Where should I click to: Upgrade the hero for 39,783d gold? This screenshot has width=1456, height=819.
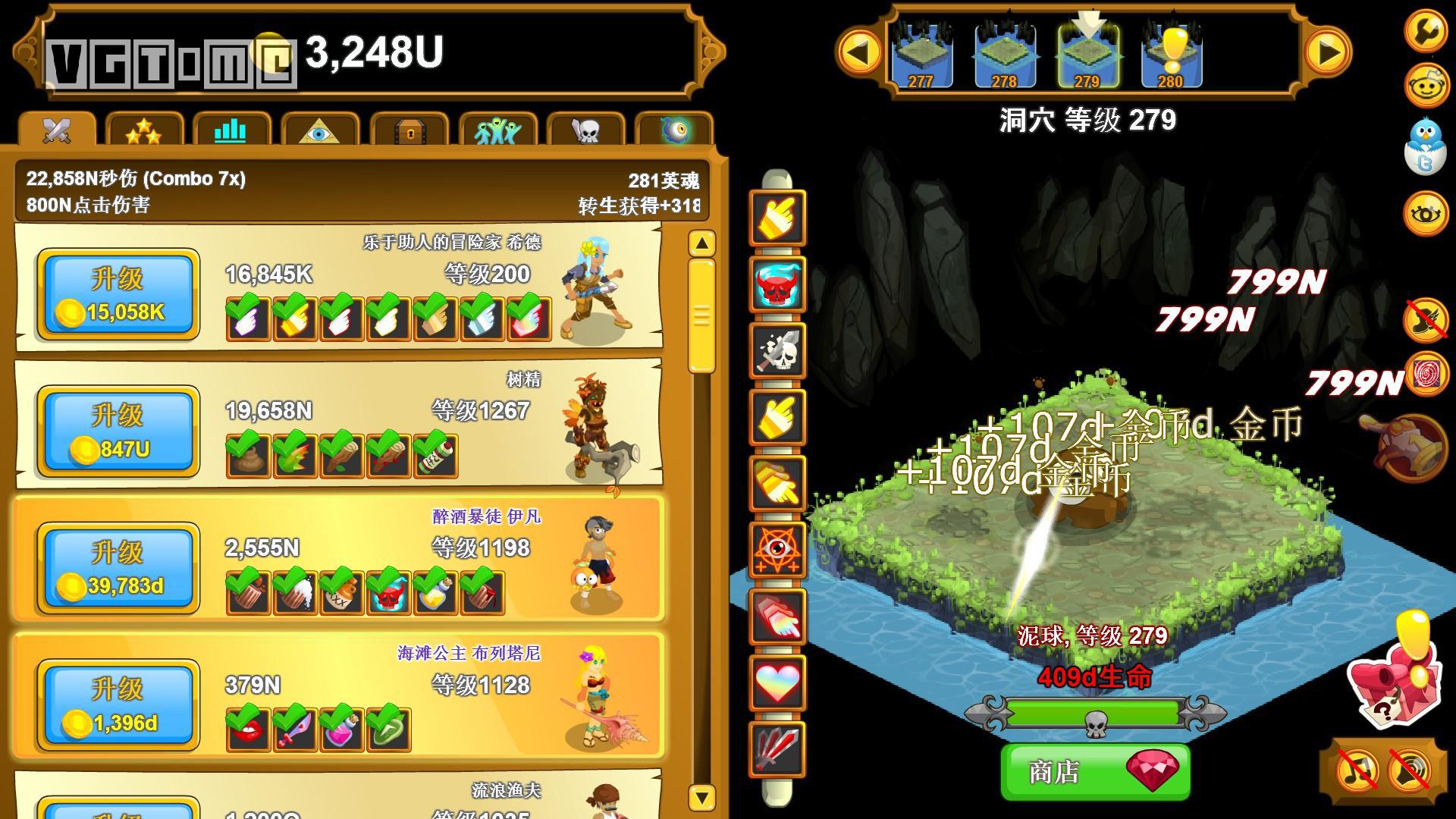click(x=118, y=568)
